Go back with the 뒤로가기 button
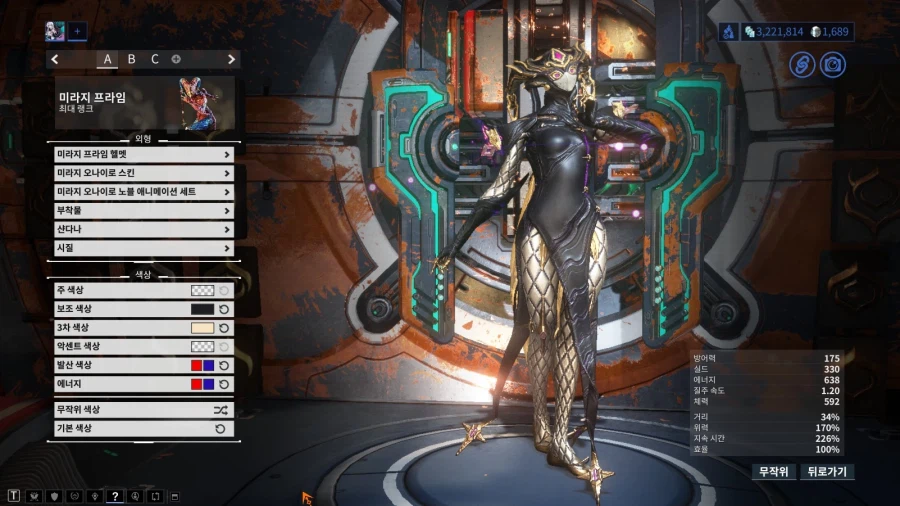Image resolution: width=900 pixels, height=506 pixels. pos(827,471)
